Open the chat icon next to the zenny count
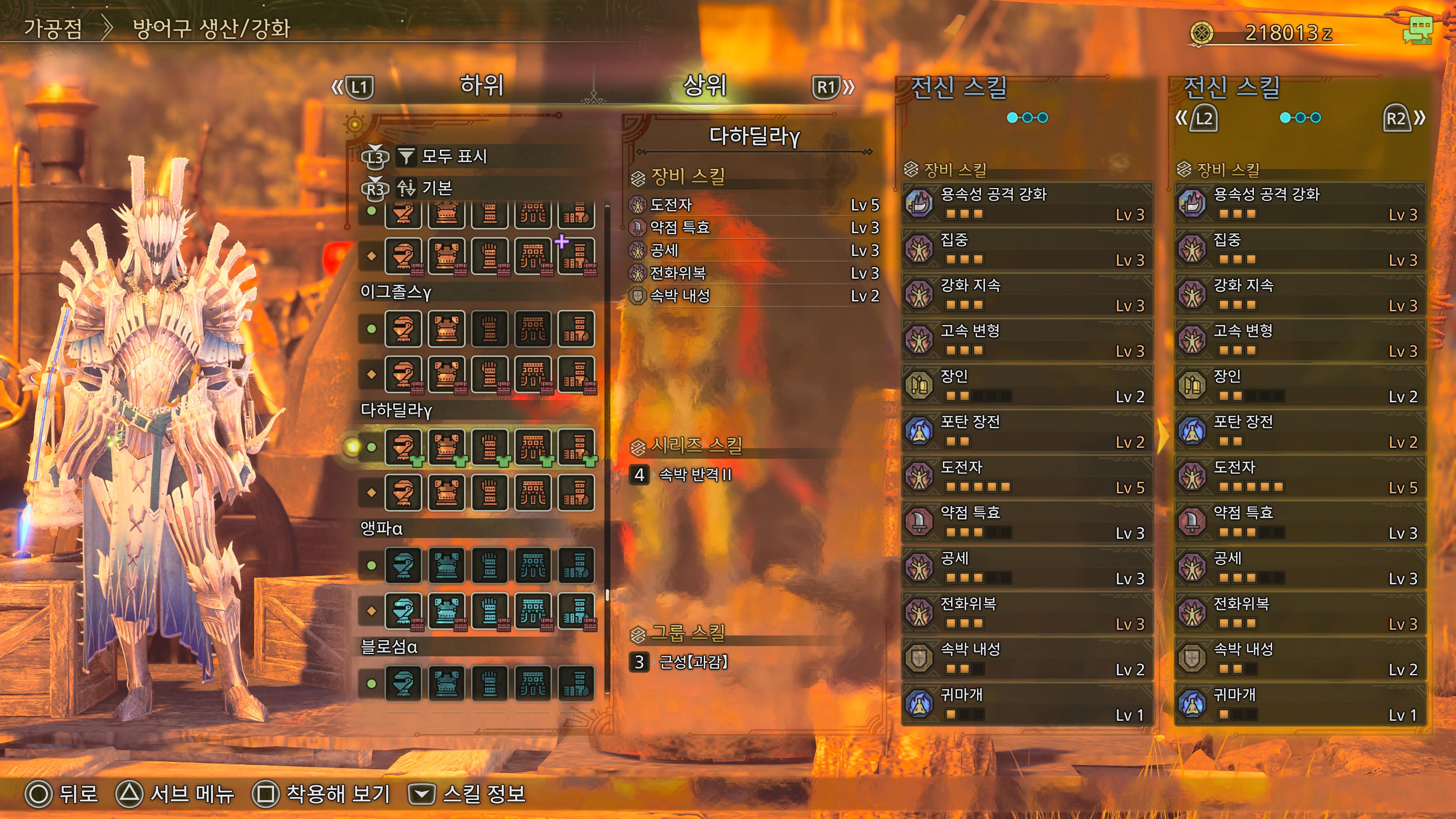 tap(1418, 31)
